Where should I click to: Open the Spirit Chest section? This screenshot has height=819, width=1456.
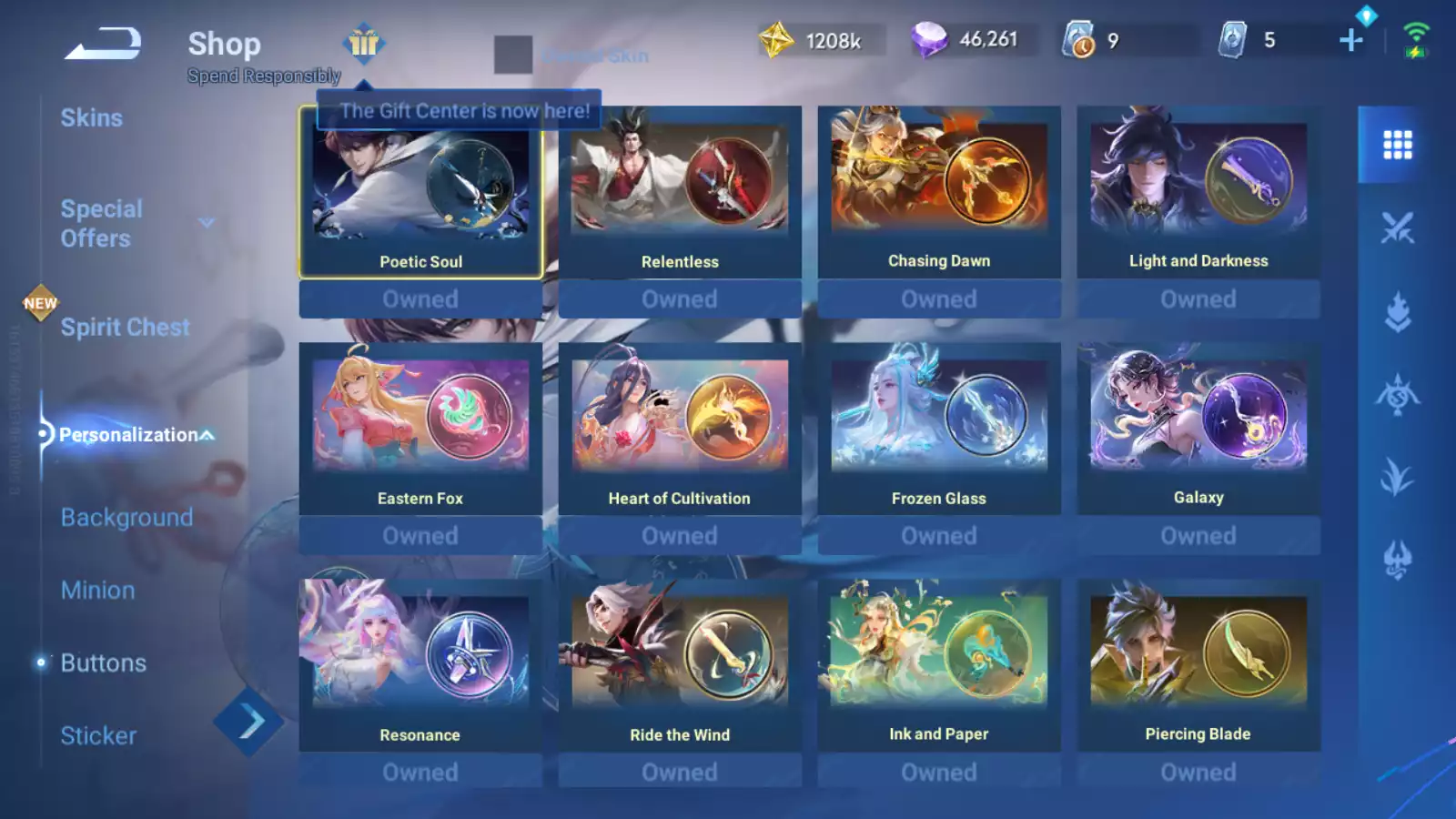point(125,328)
